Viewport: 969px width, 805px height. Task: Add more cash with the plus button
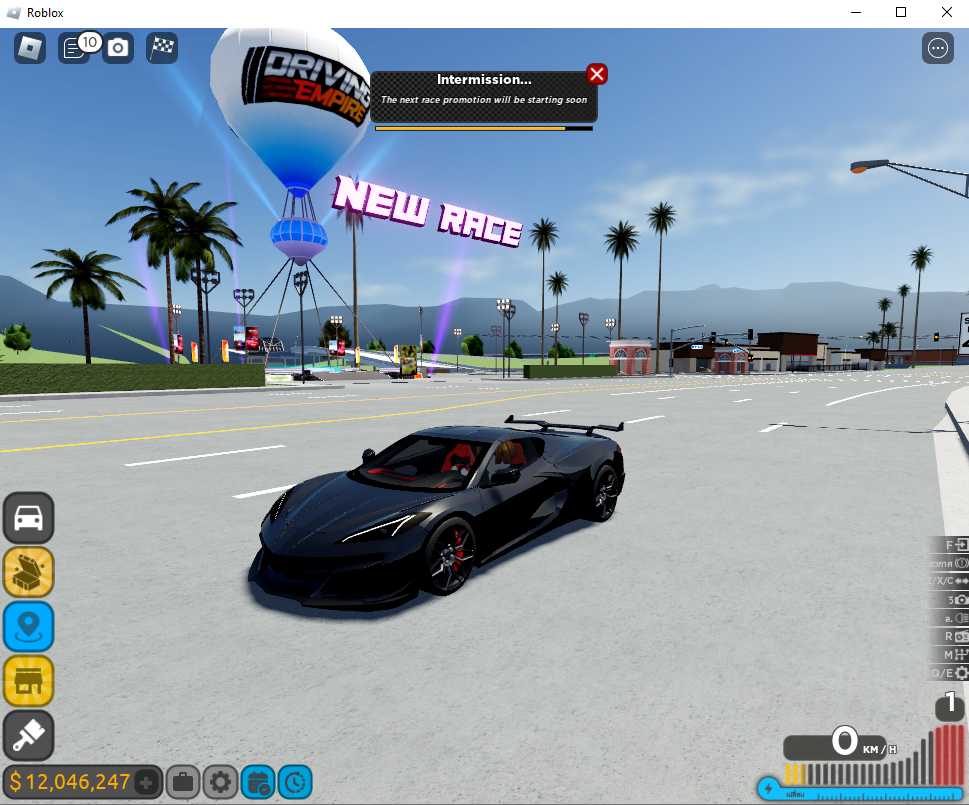click(x=146, y=782)
